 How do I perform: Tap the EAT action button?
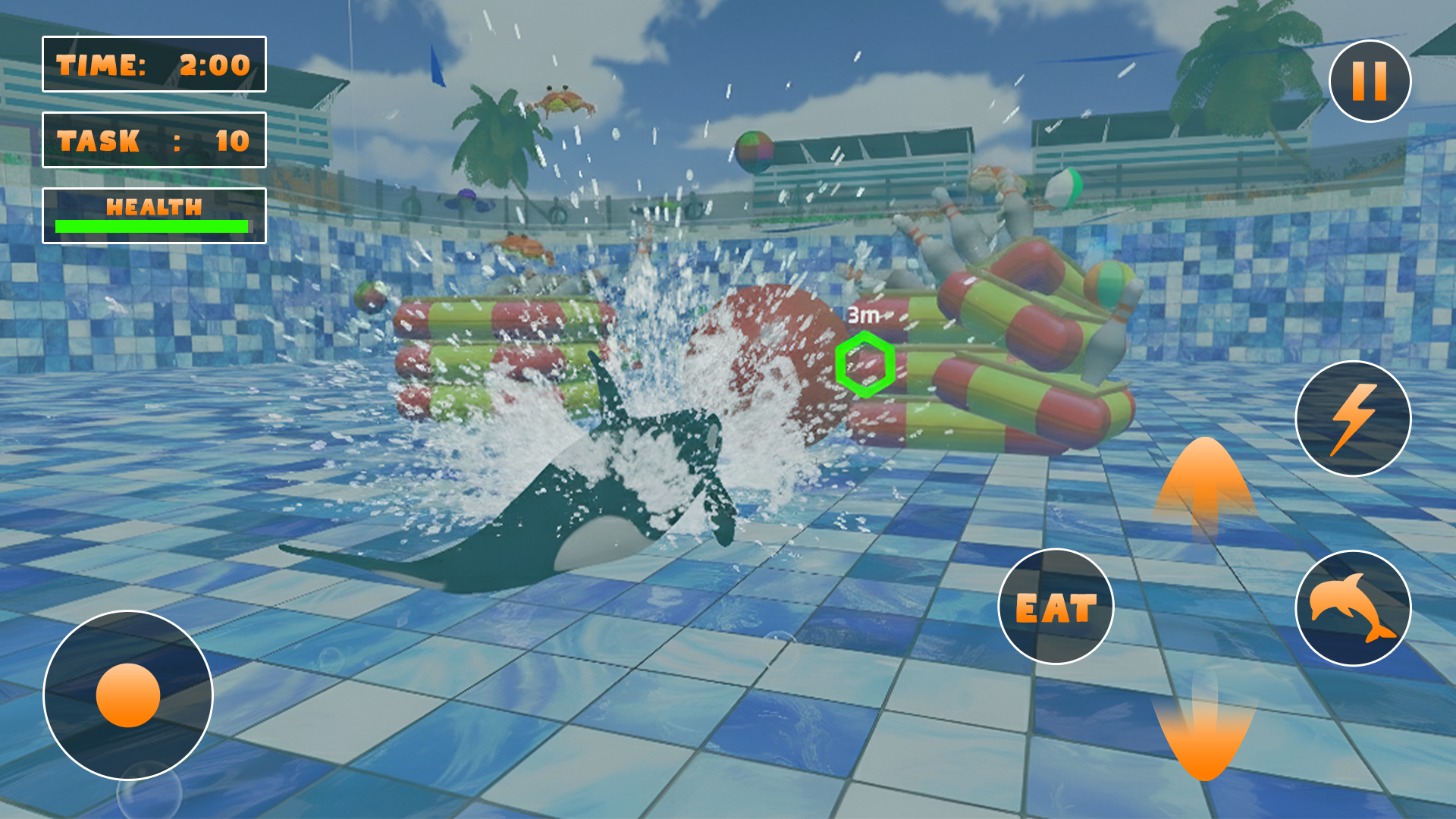(1056, 606)
